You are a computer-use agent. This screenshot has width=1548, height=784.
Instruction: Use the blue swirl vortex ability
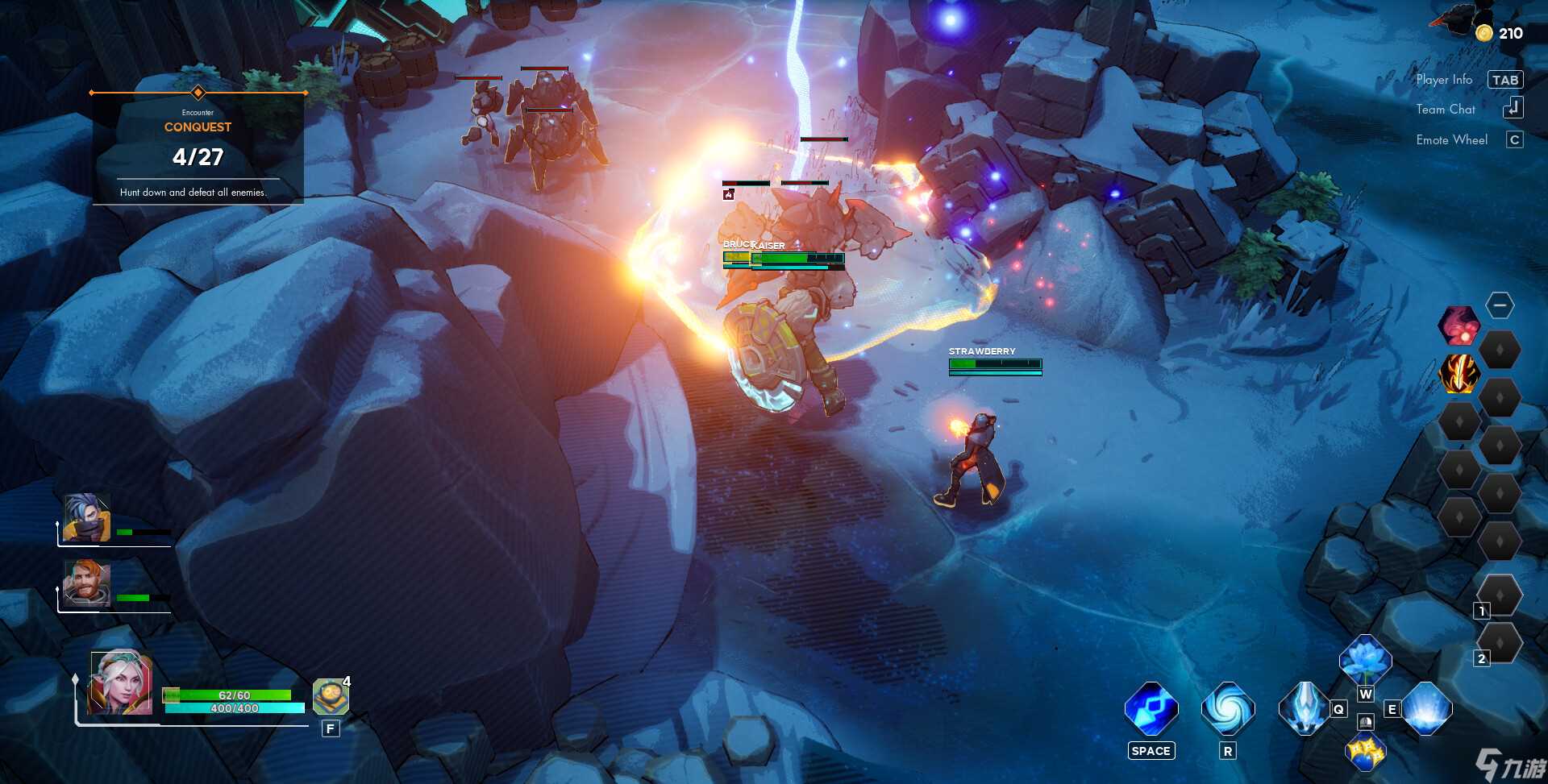(x=1227, y=709)
